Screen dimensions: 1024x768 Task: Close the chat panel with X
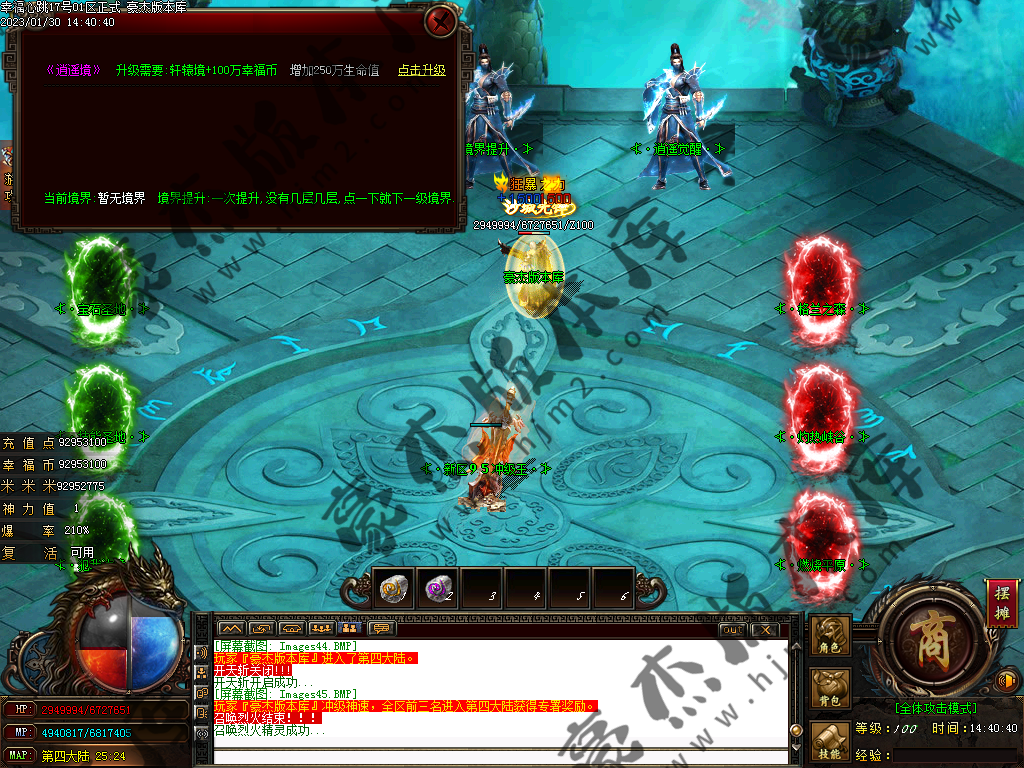(764, 629)
